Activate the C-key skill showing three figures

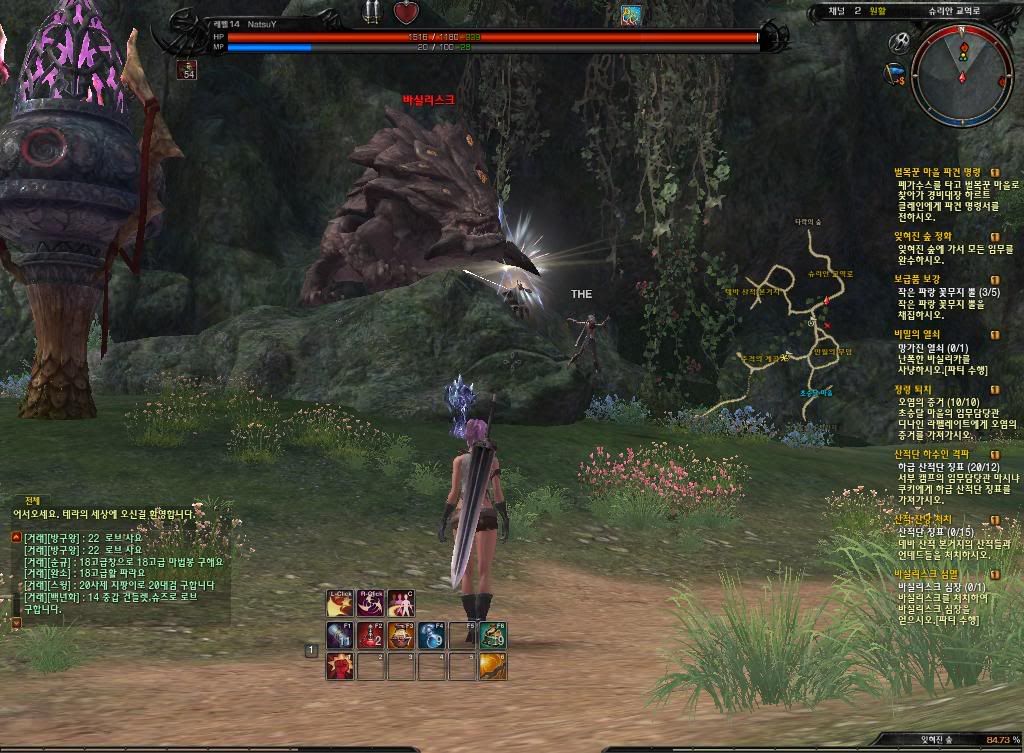pyautogui.click(x=400, y=604)
